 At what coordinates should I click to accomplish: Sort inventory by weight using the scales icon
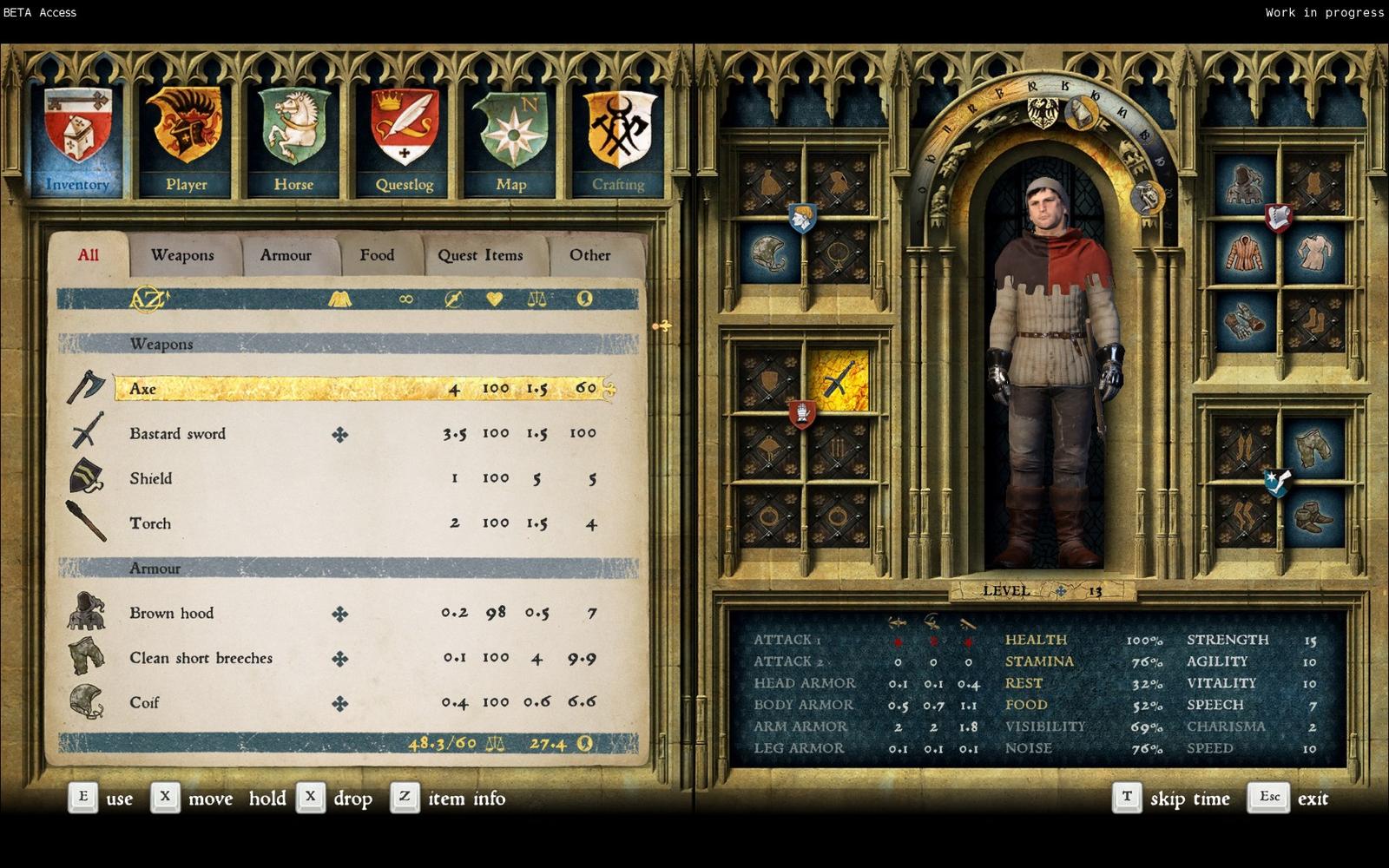(538, 299)
